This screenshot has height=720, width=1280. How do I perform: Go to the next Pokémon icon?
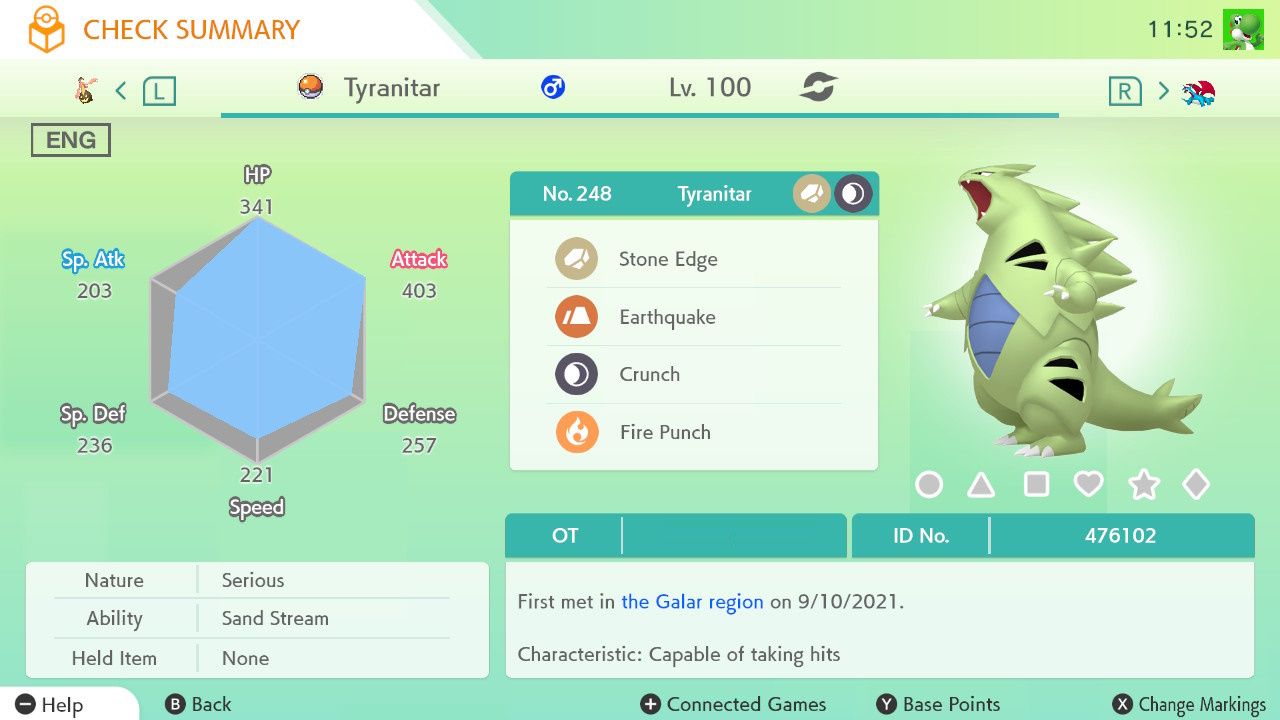click(1198, 92)
